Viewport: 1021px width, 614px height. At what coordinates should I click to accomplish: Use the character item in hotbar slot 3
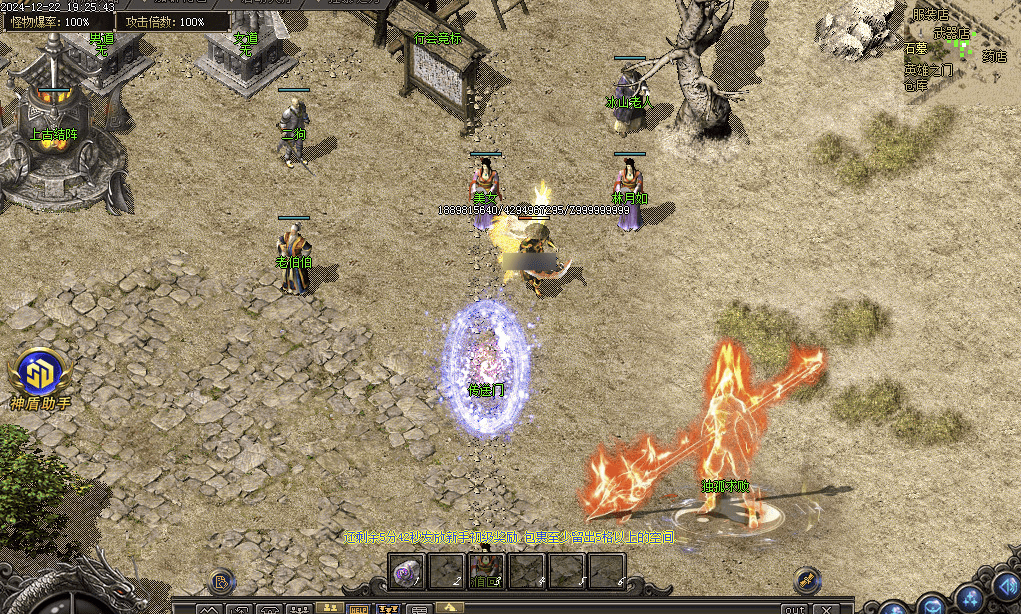pos(486,571)
